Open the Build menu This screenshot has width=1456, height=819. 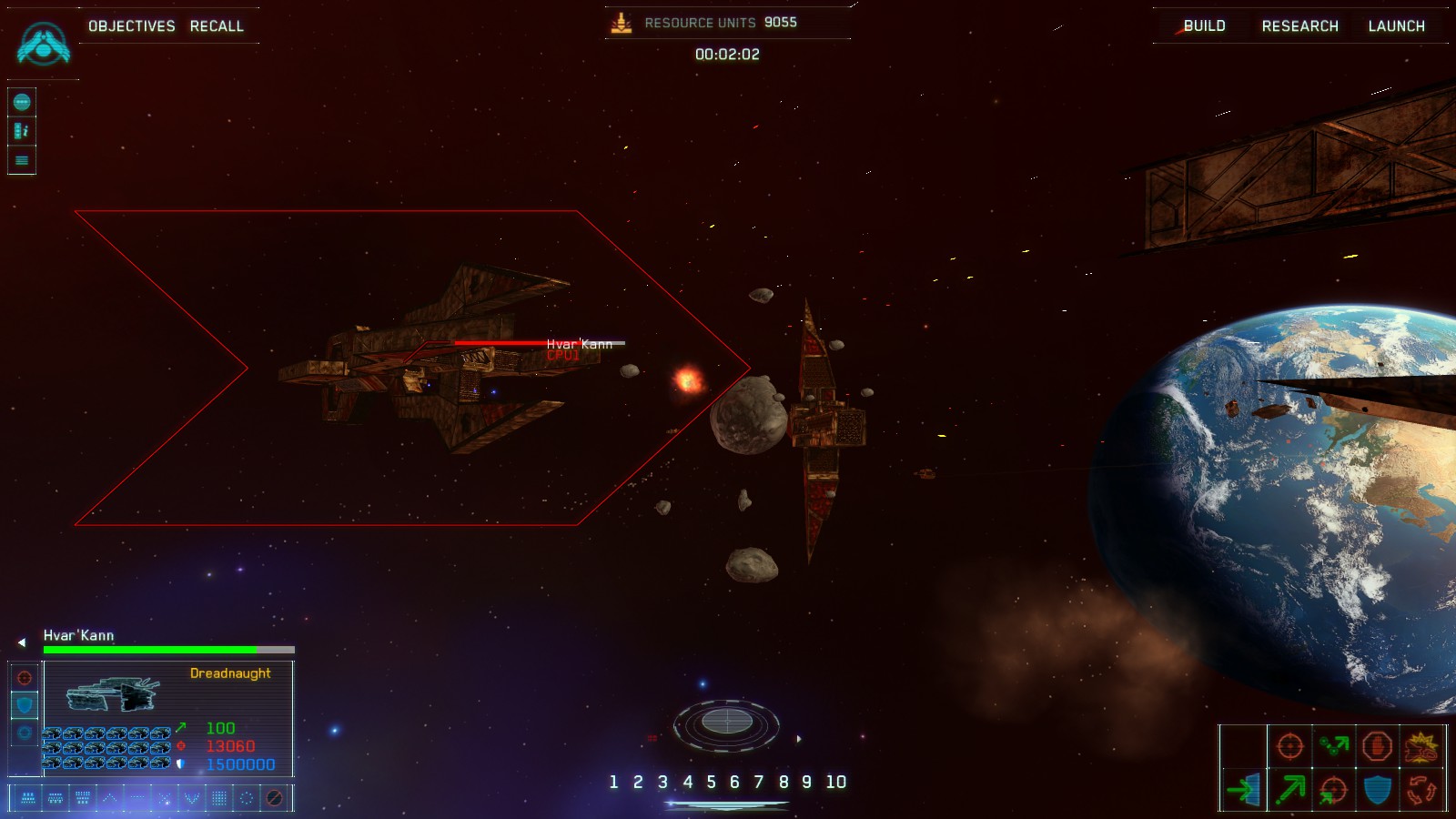(1204, 26)
